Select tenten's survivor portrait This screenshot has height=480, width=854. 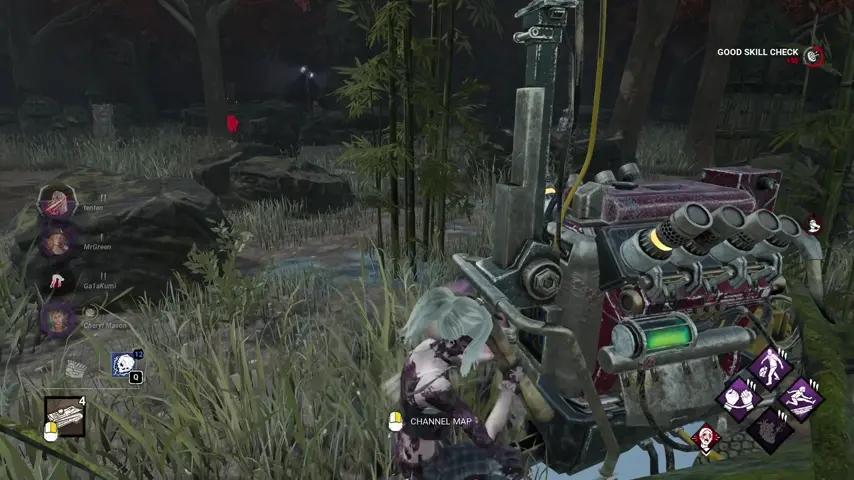tap(56, 203)
